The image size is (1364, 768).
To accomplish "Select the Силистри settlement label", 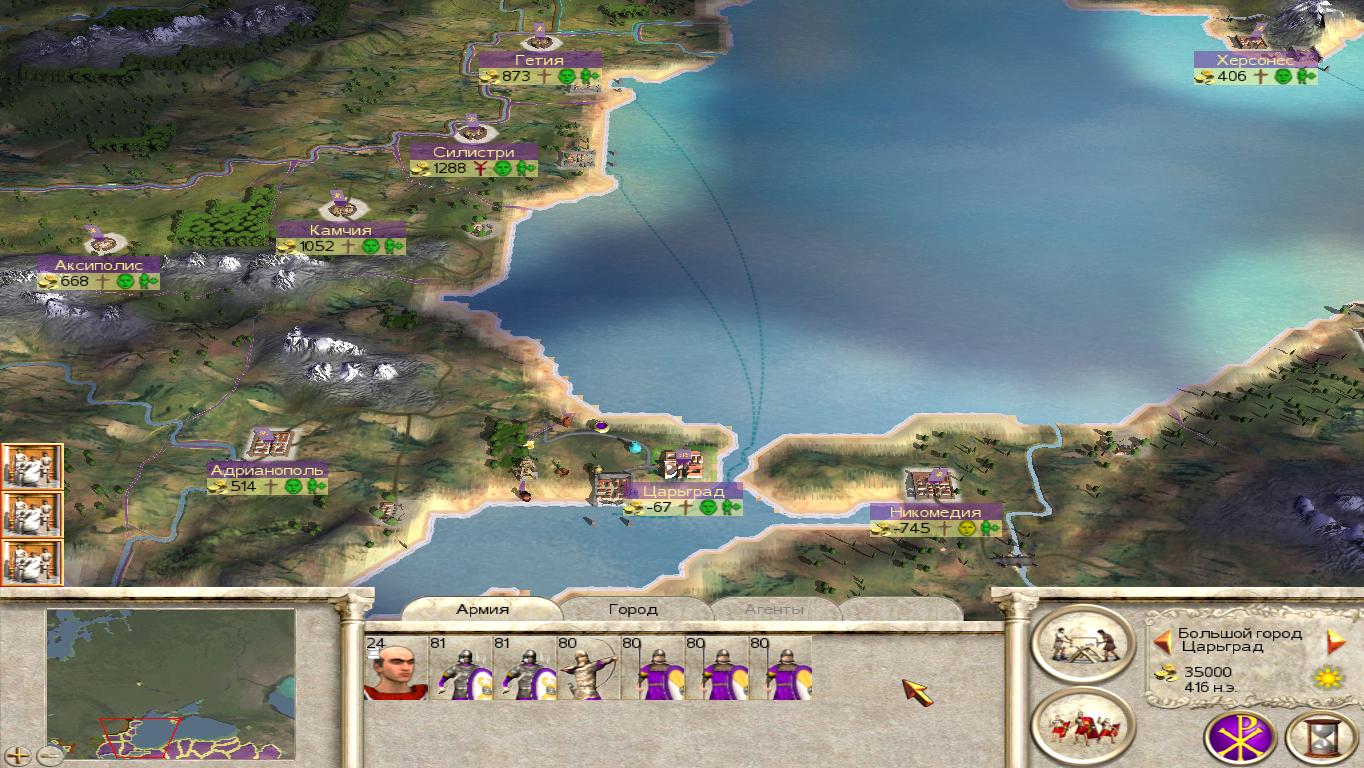I will tap(474, 152).
